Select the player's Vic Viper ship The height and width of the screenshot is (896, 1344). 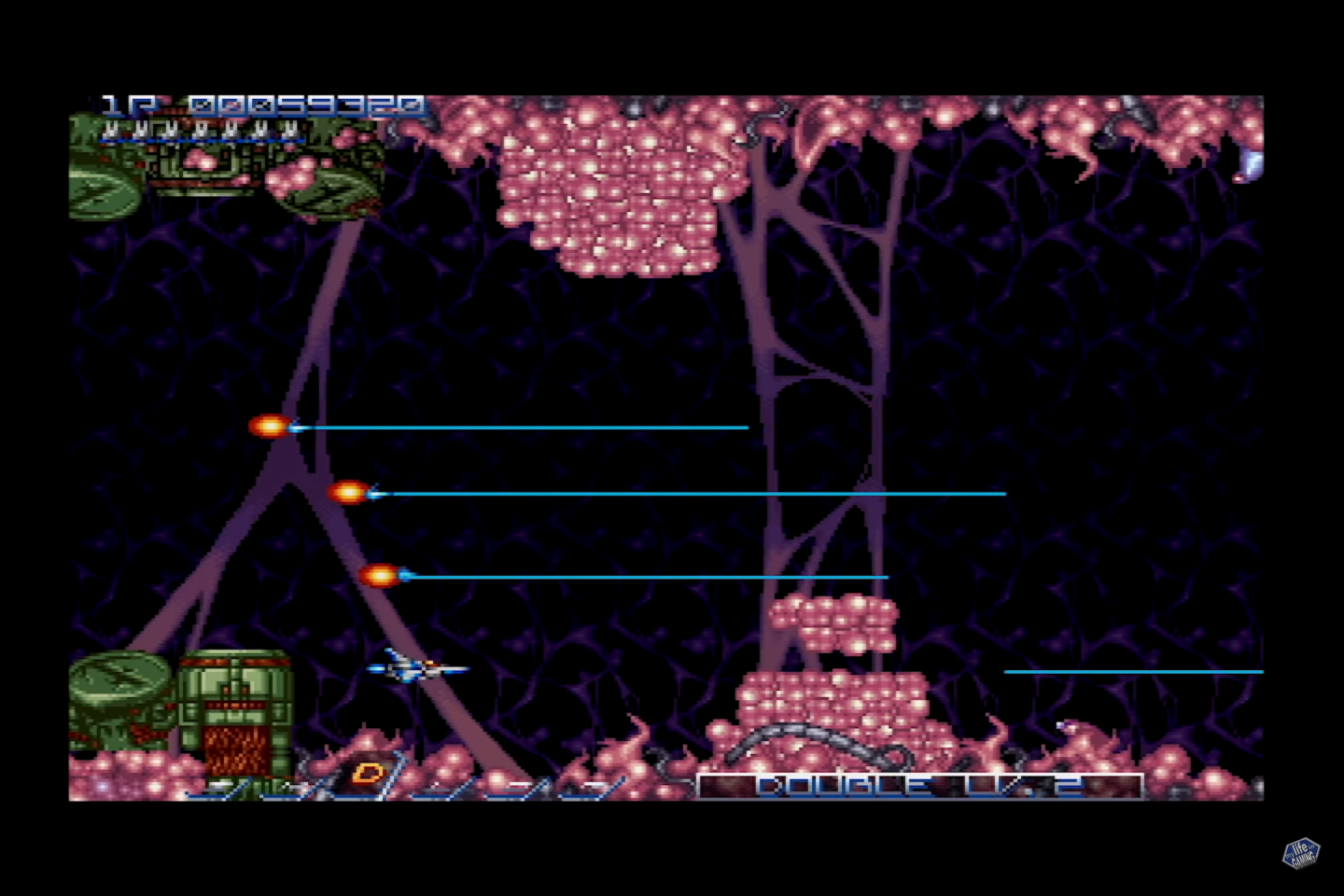click(x=417, y=666)
